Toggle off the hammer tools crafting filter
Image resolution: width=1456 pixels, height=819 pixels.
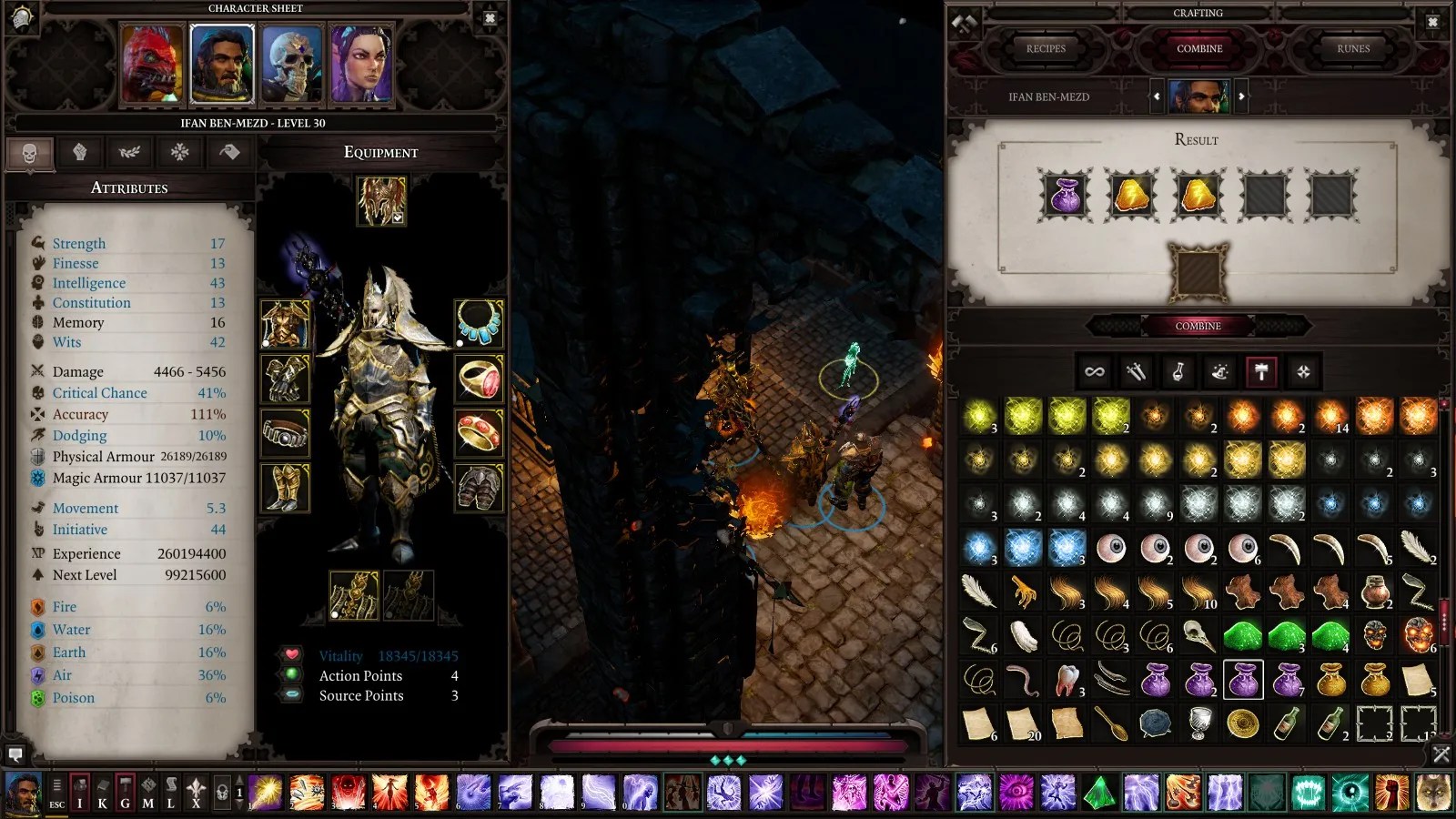pyautogui.click(x=1261, y=371)
